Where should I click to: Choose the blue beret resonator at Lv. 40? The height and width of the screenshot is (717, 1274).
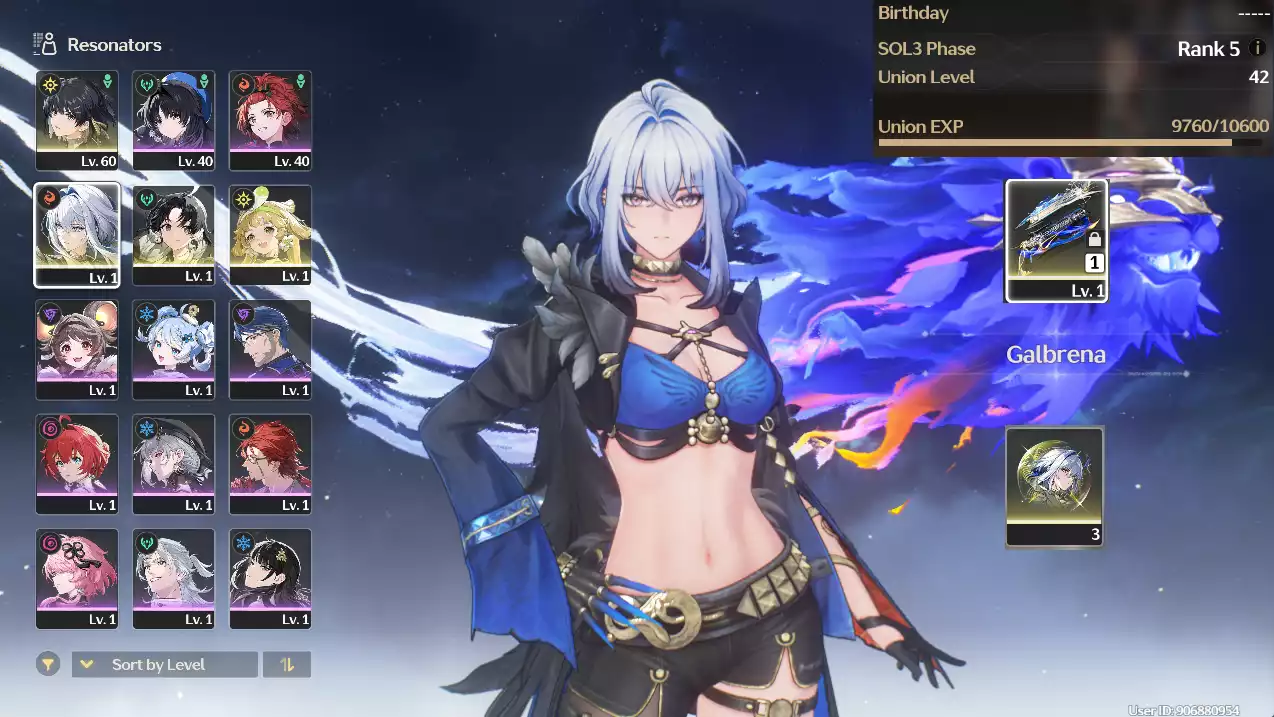click(174, 120)
